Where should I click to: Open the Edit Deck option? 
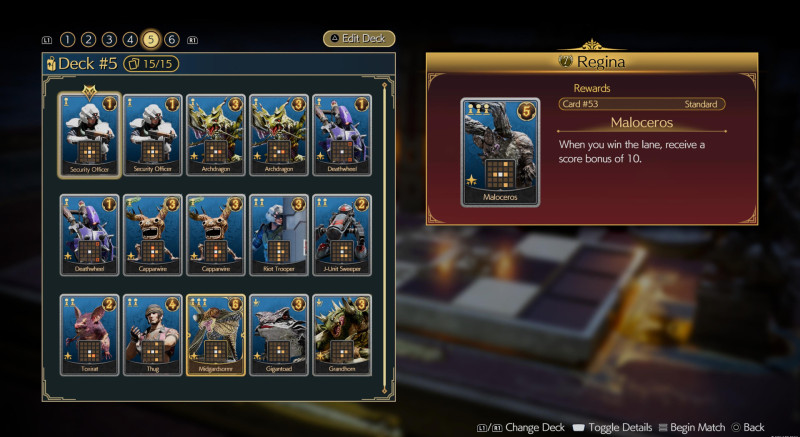359,39
